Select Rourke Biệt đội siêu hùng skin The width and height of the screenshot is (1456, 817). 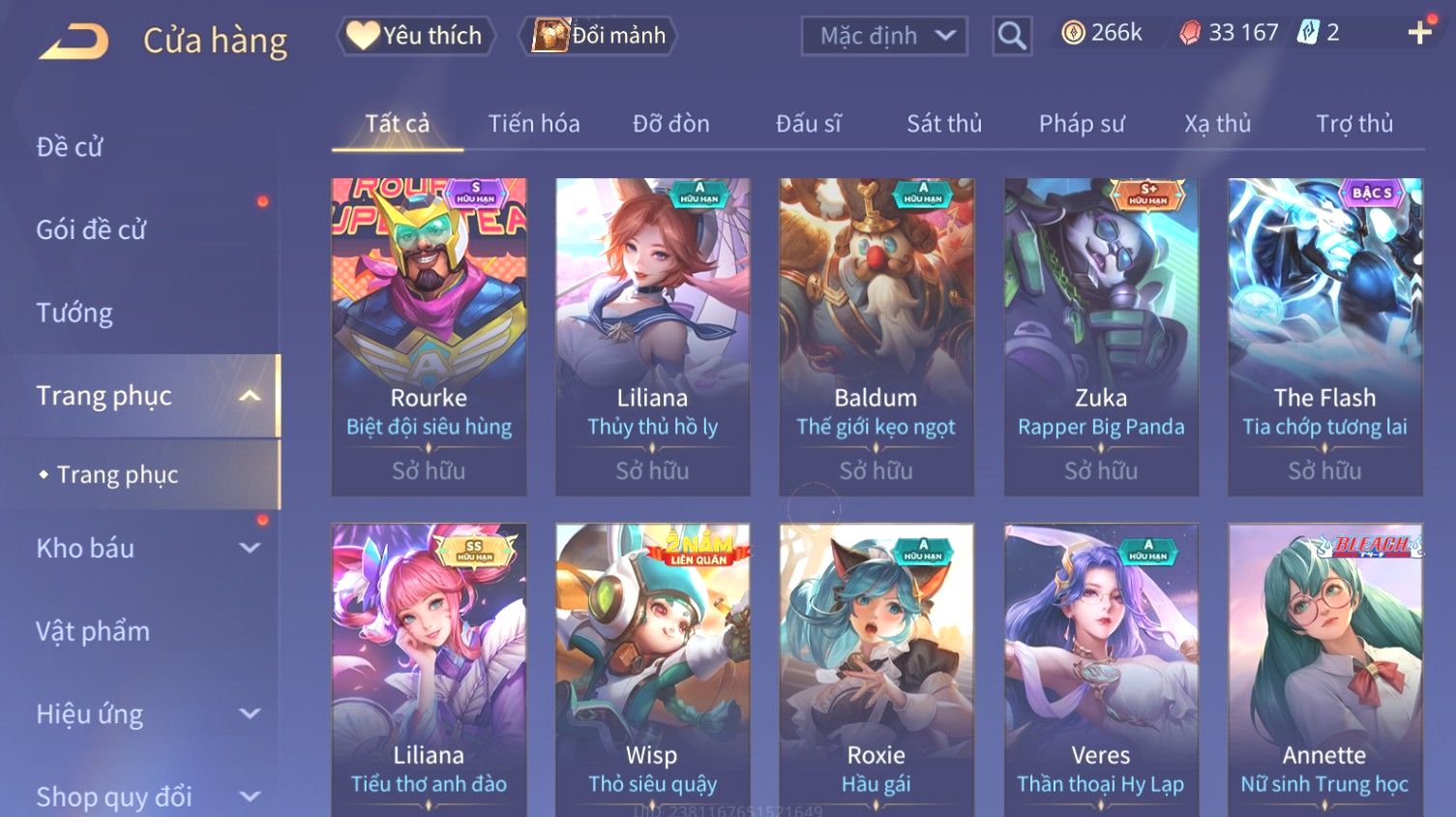(429, 336)
